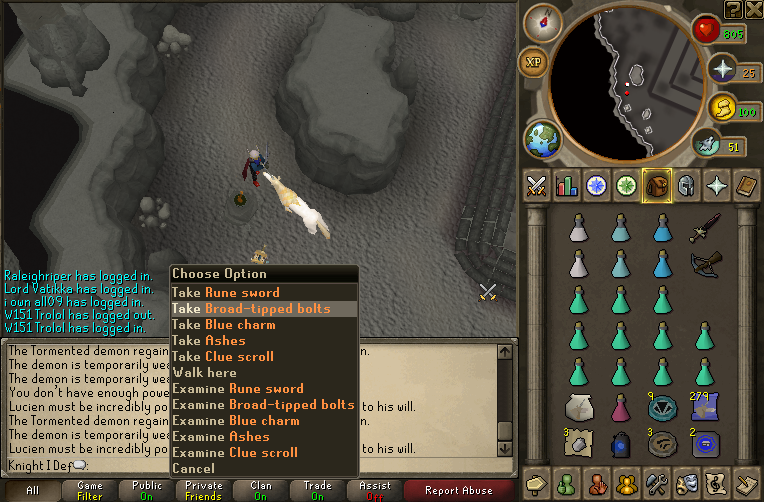Cancel the Choose Option menu

193,469
